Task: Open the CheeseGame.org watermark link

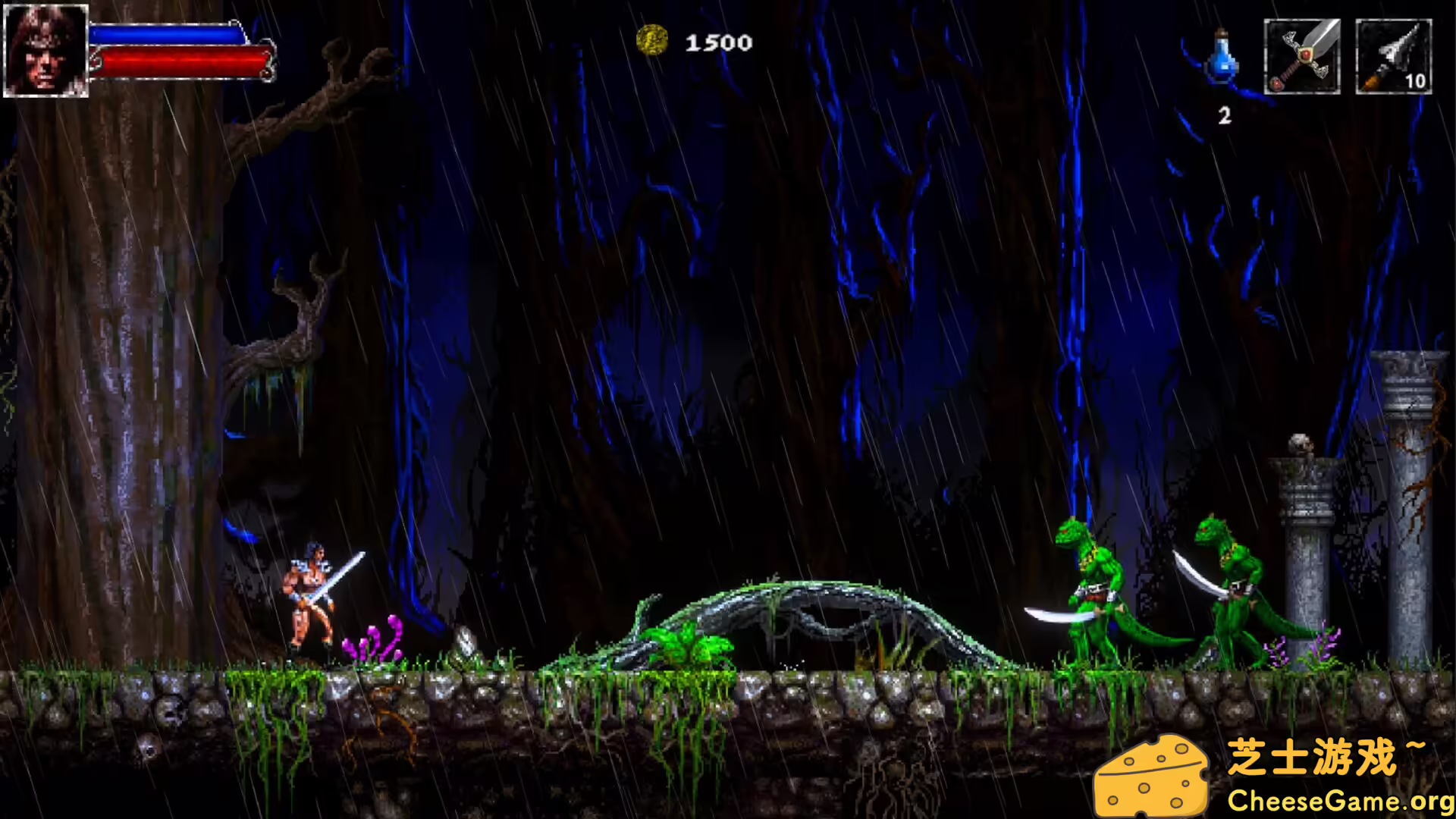Action: [1339, 801]
